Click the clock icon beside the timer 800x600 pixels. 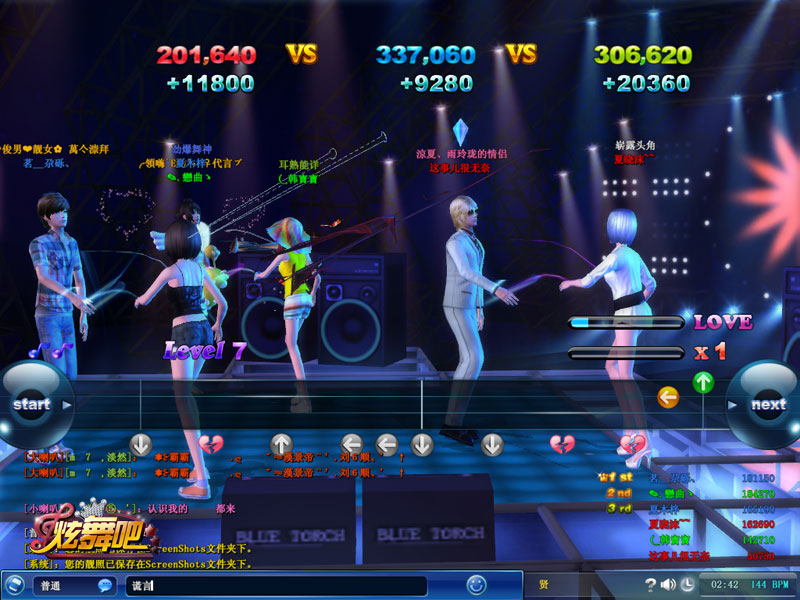tap(689, 584)
